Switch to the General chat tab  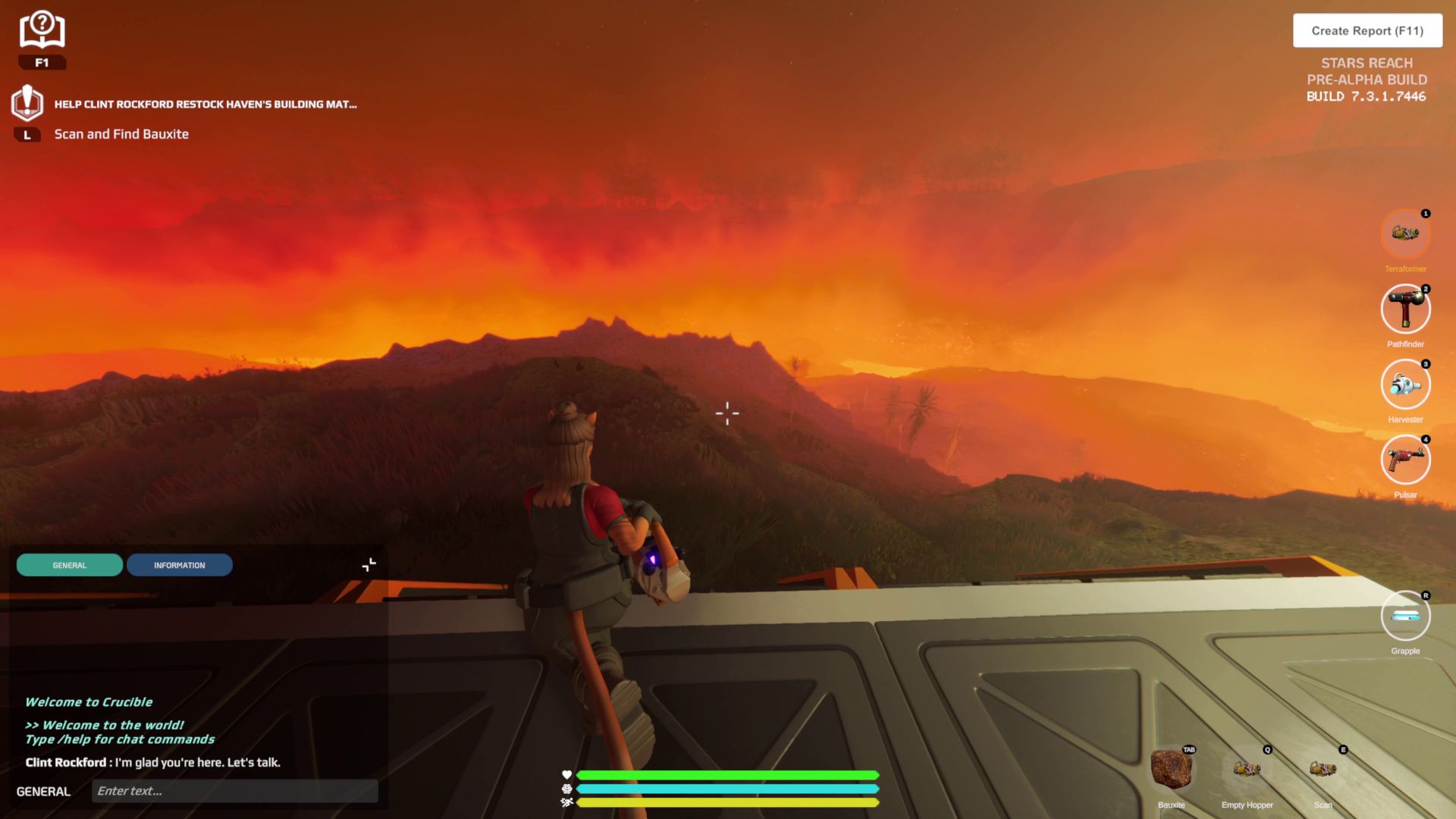tap(70, 565)
